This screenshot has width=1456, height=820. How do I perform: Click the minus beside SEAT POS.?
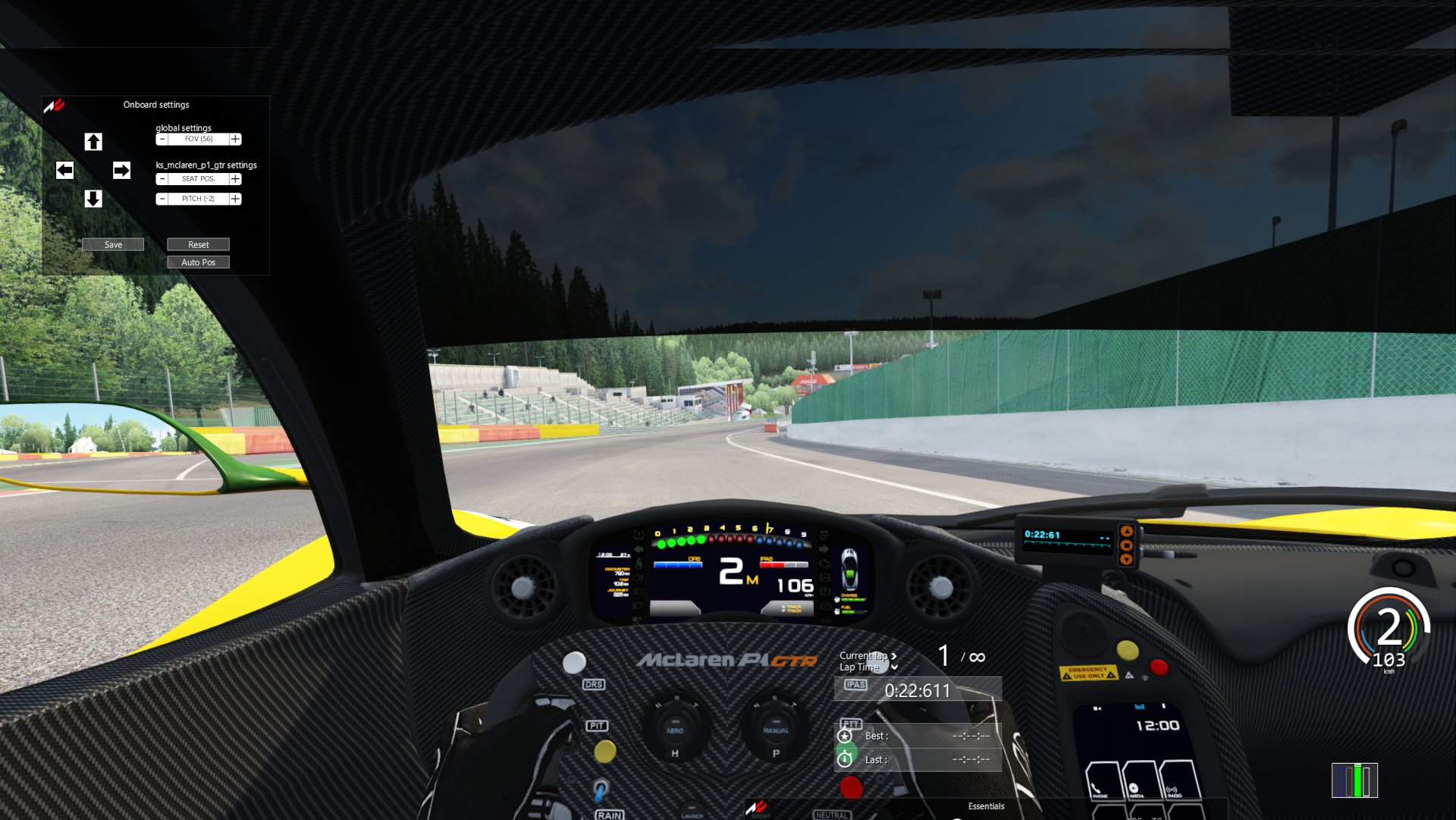coord(162,179)
